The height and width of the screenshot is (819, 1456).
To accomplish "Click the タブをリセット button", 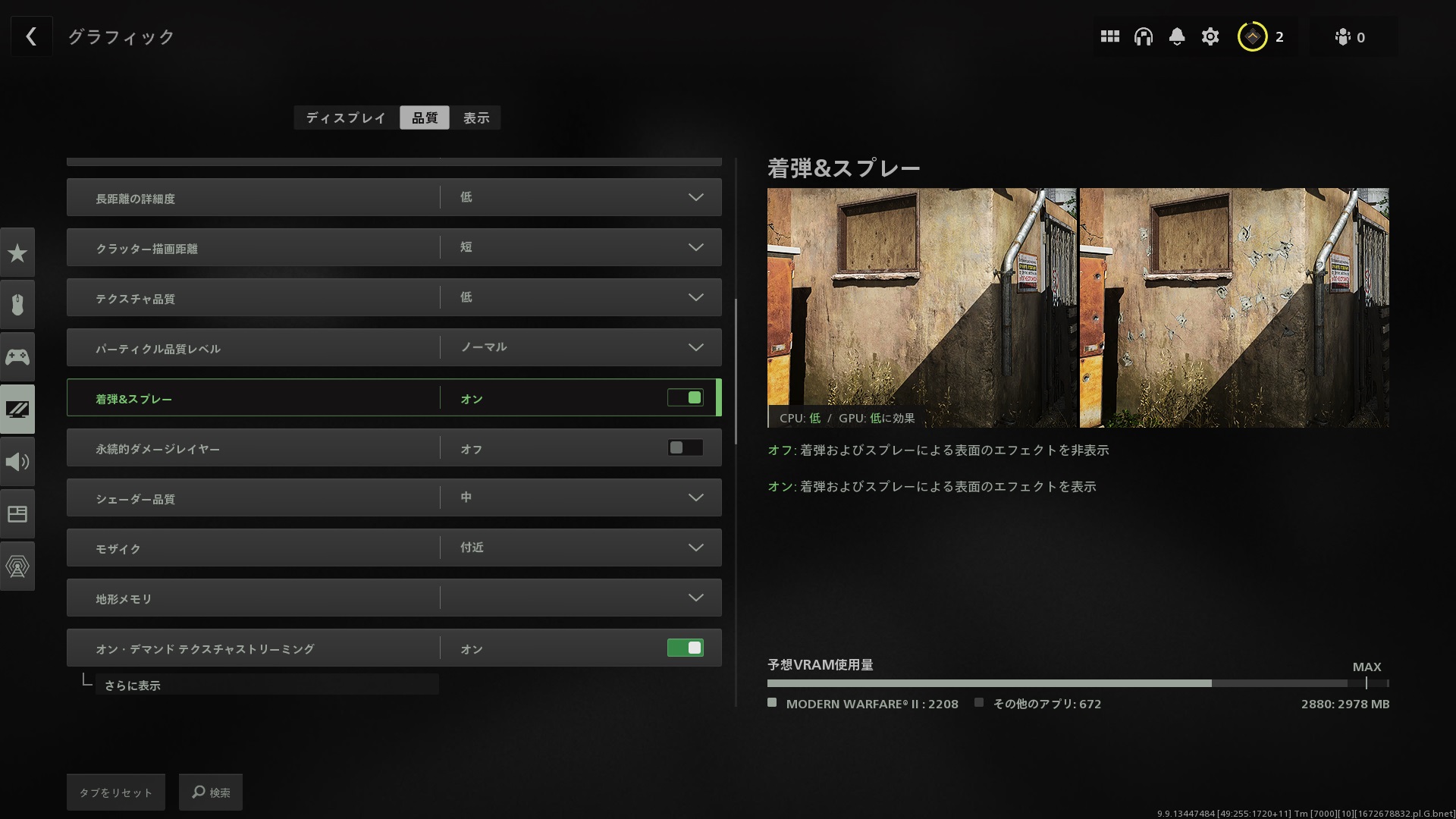I will [x=115, y=792].
